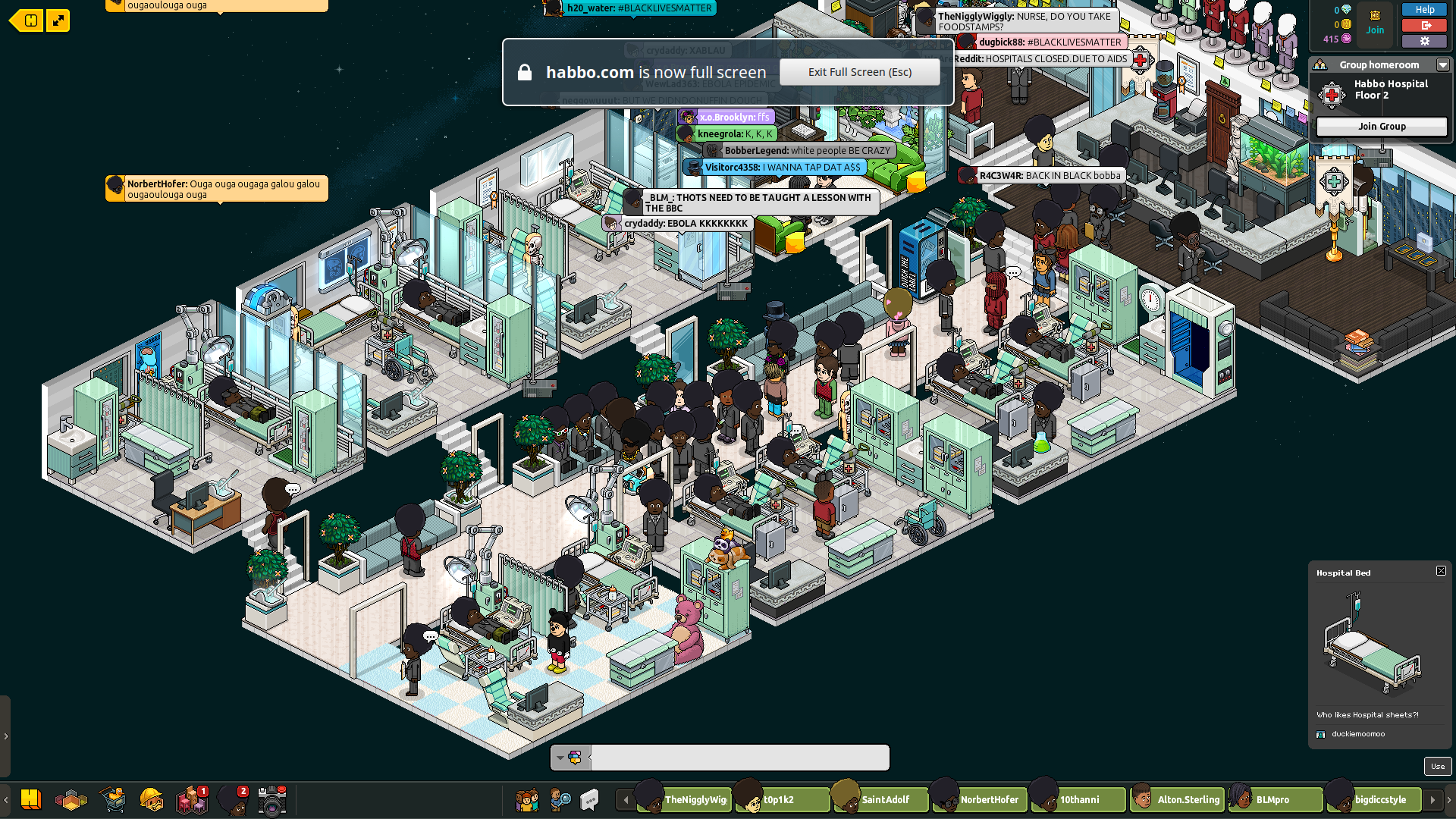
Task: Close the Hospital Bed info panel
Action: (1441, 571)
